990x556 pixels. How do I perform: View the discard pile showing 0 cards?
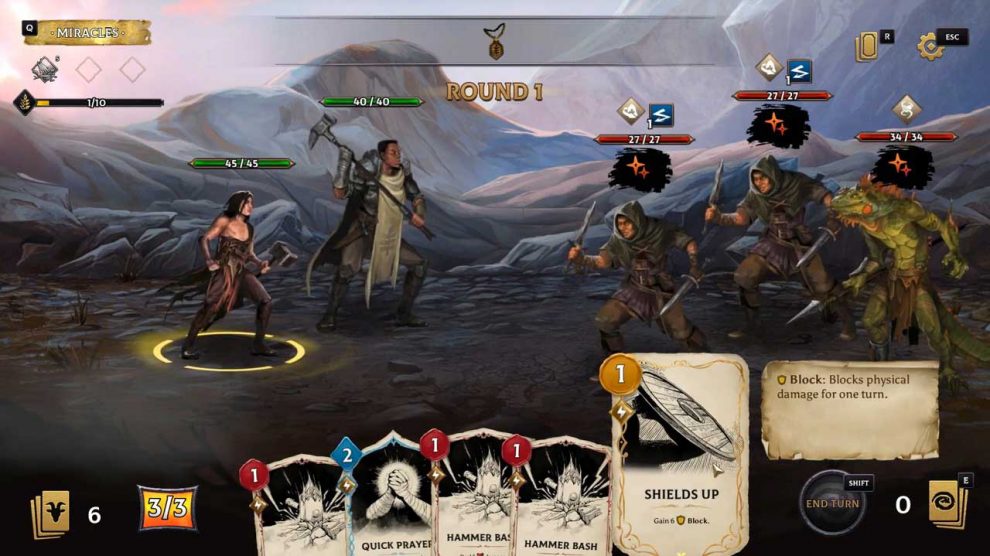click(945, 503)
